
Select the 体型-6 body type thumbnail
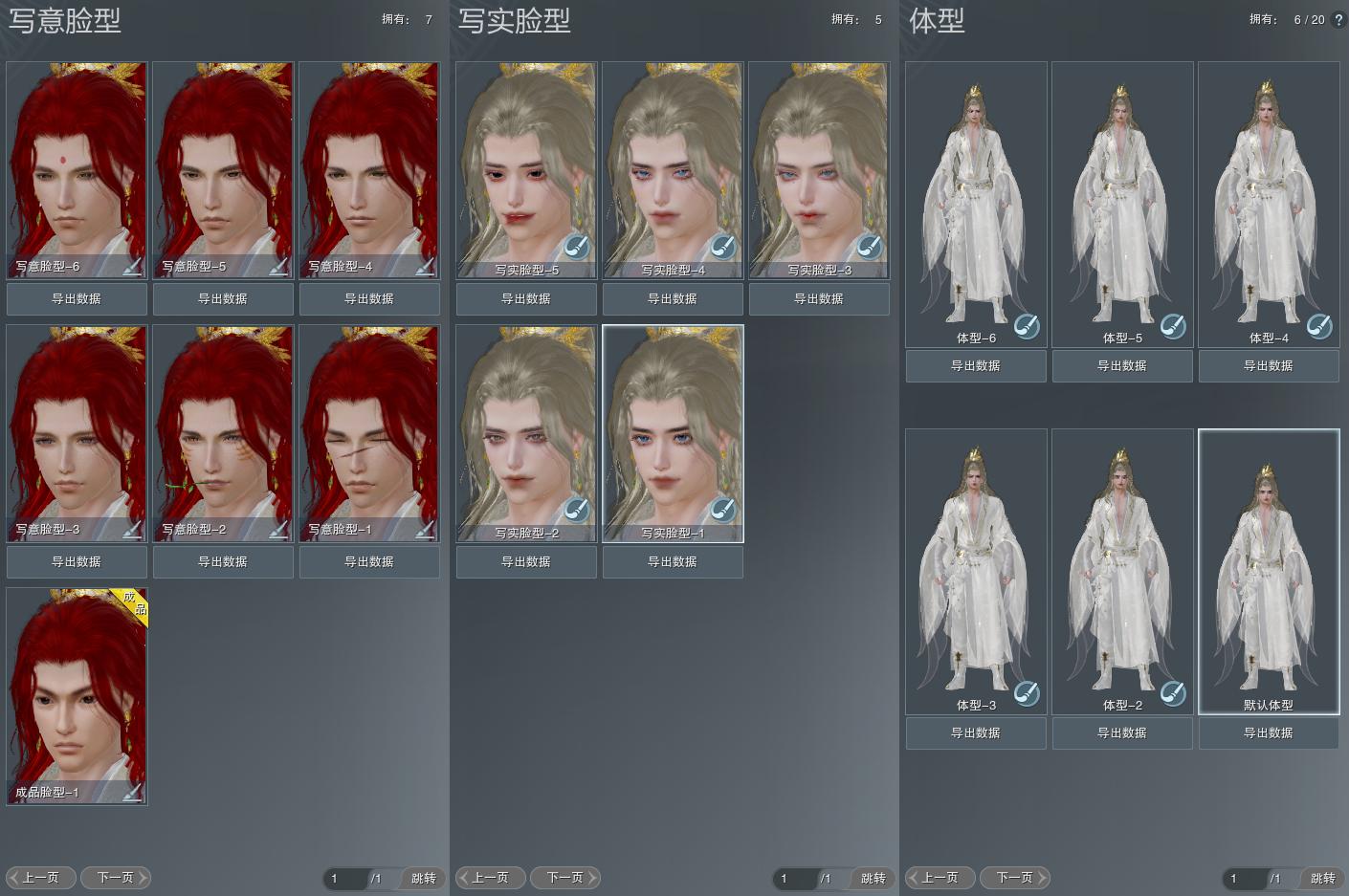pos(976,196)
